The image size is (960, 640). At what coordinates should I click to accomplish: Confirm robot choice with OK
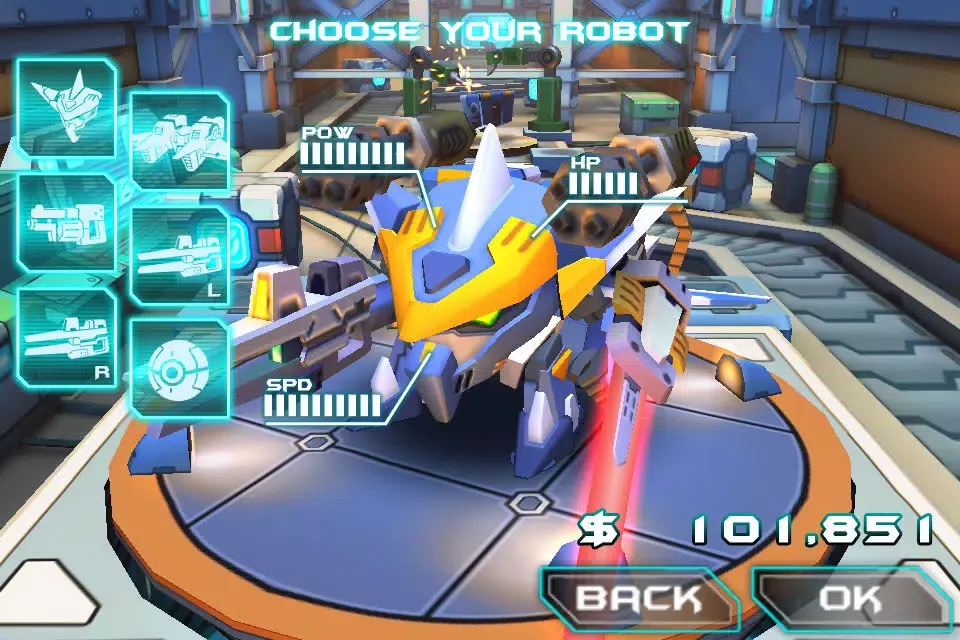click(850, 600)
